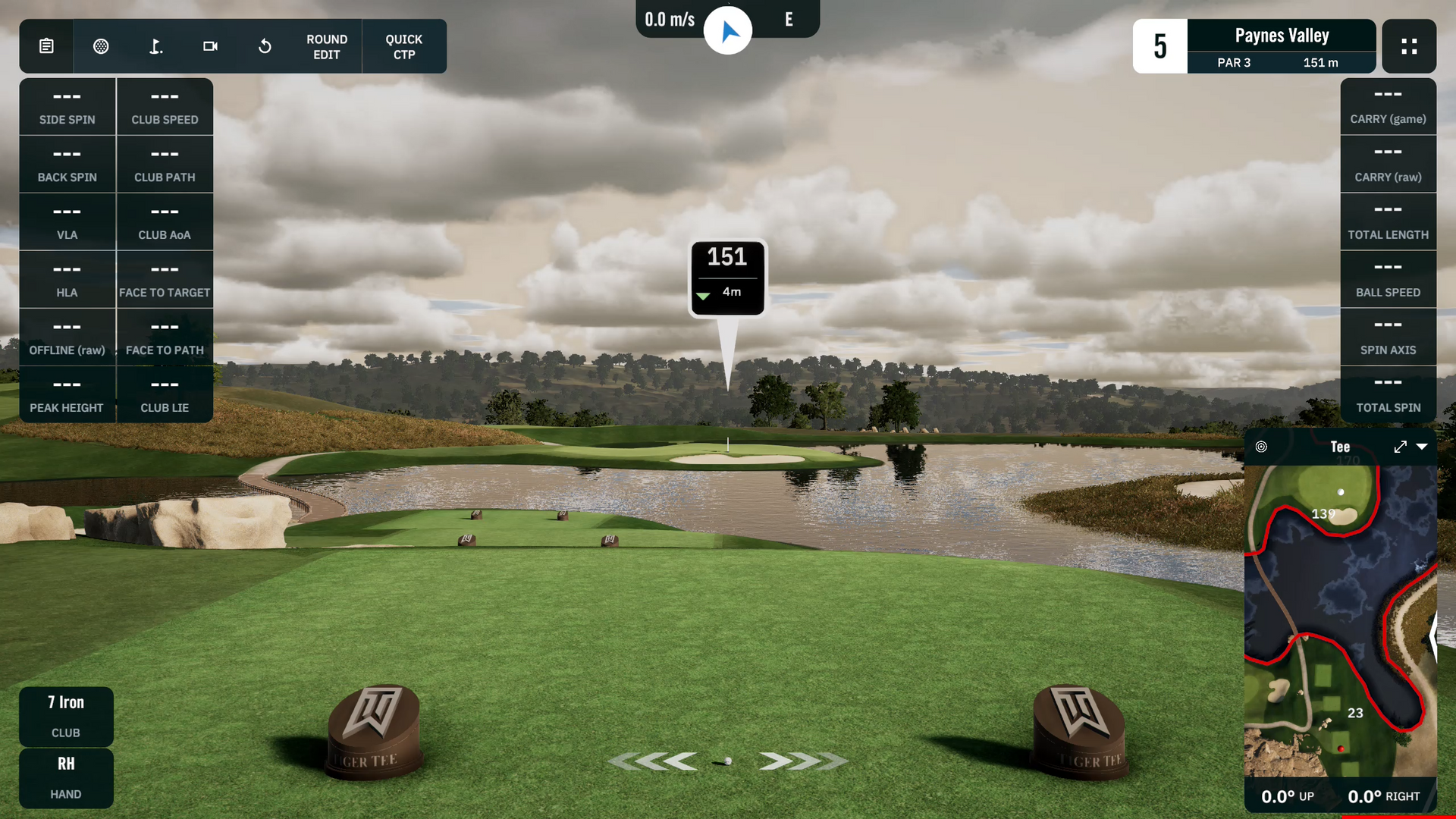Expand the minimap to full view
Viewport: 1456px width, 819px height.
tap(1400, 447)
